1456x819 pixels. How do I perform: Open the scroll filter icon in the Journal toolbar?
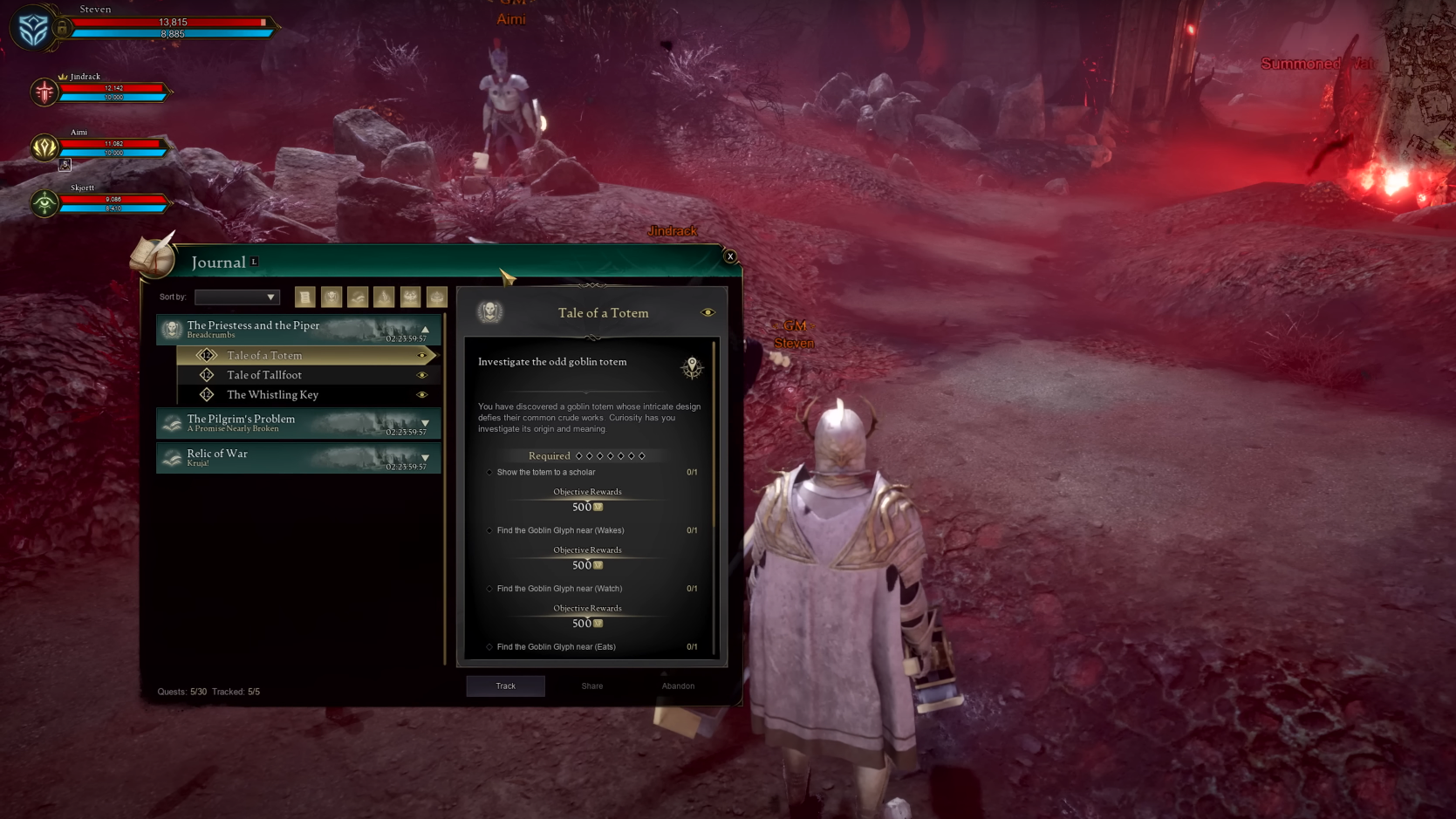click(x=304, y=297)
